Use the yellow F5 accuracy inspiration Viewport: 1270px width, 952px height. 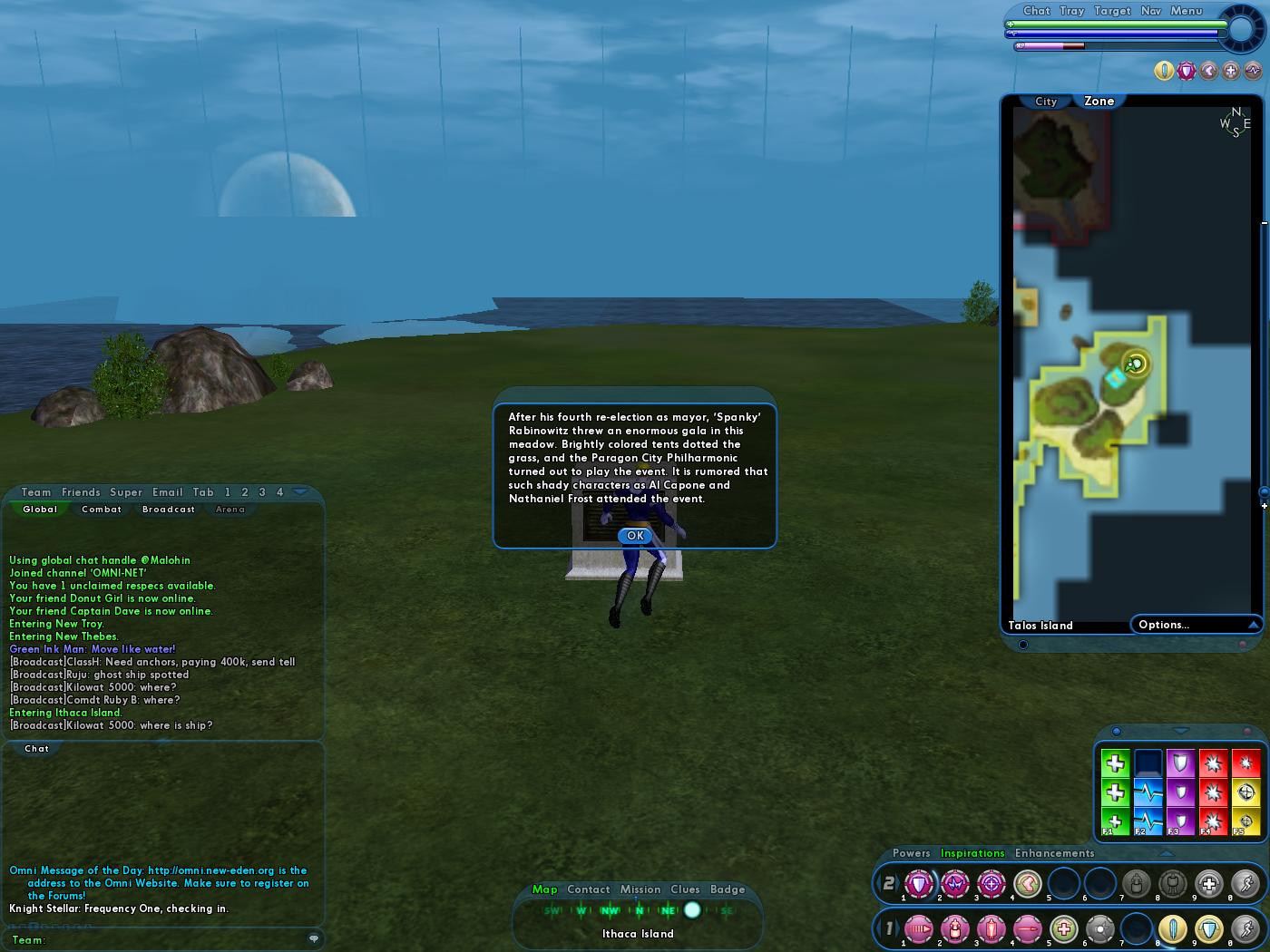tap(1245, 821)
